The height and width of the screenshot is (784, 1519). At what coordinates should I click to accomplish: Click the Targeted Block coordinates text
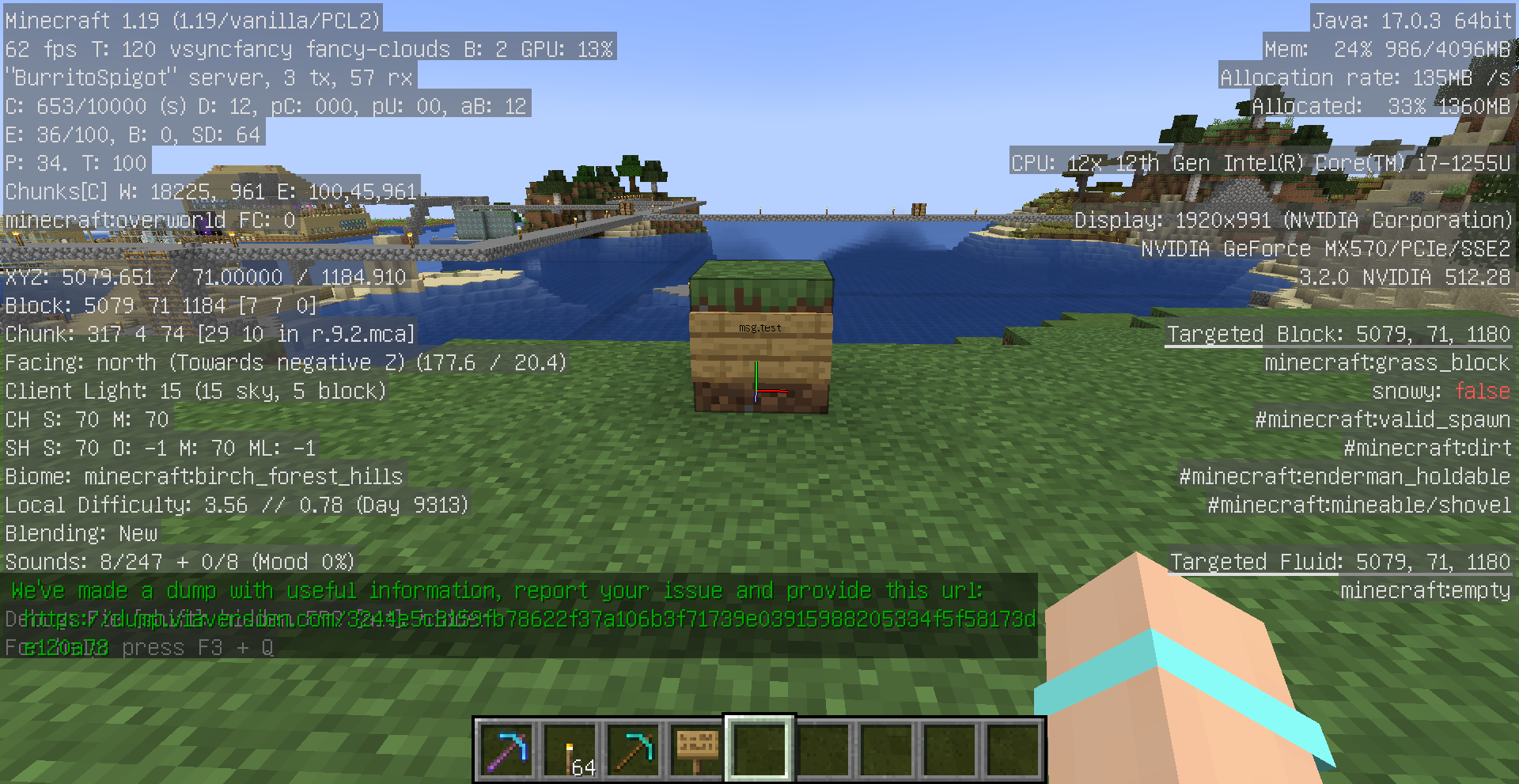1339,334
